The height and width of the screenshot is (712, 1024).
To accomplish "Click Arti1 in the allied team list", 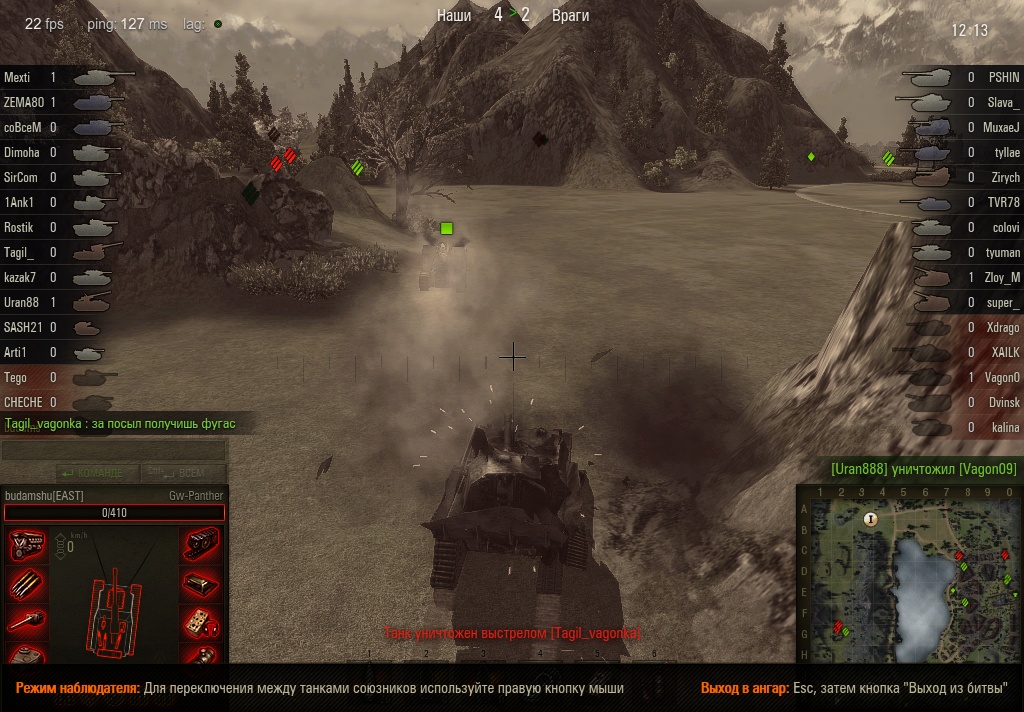I will pos(15,352).
